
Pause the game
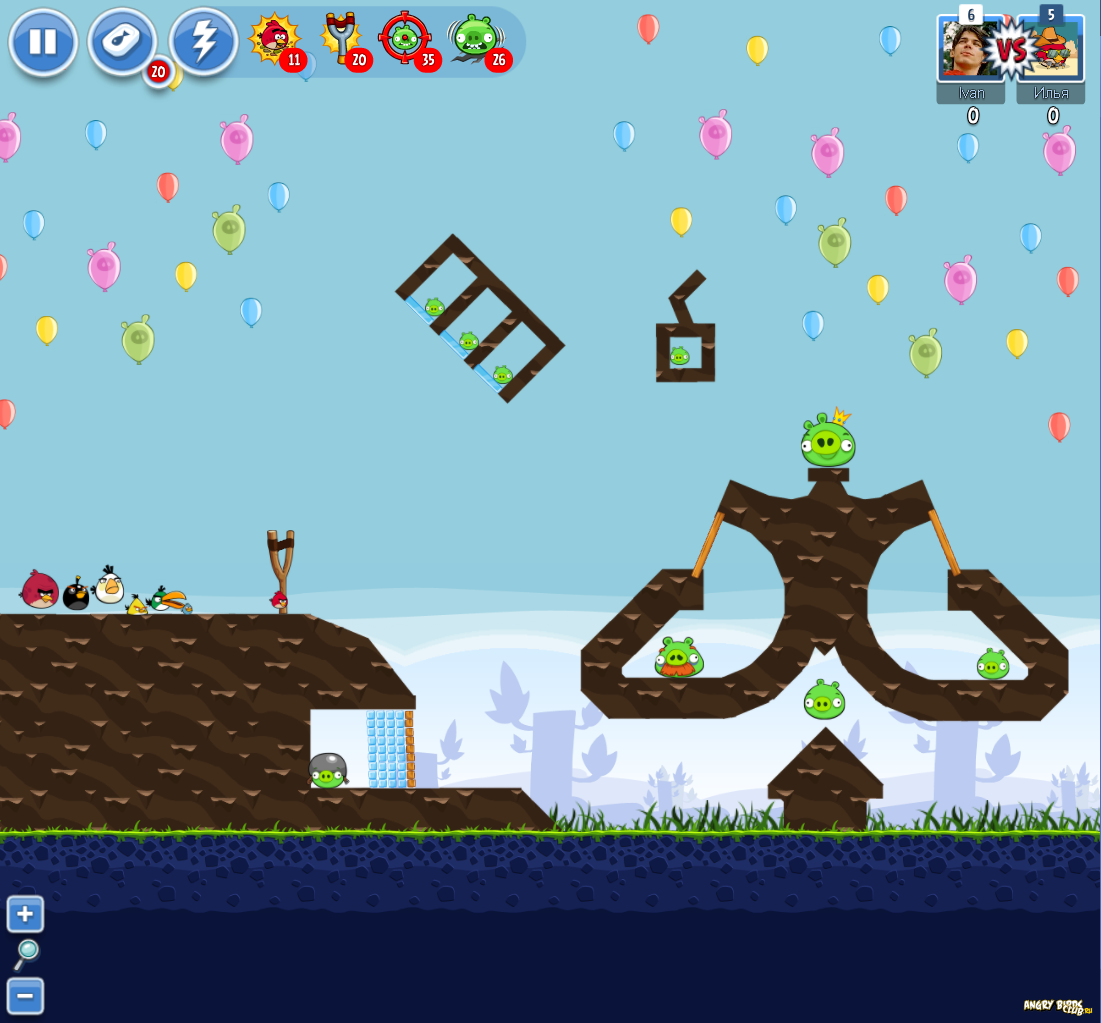pyautogui.click(x=43, y=43)
